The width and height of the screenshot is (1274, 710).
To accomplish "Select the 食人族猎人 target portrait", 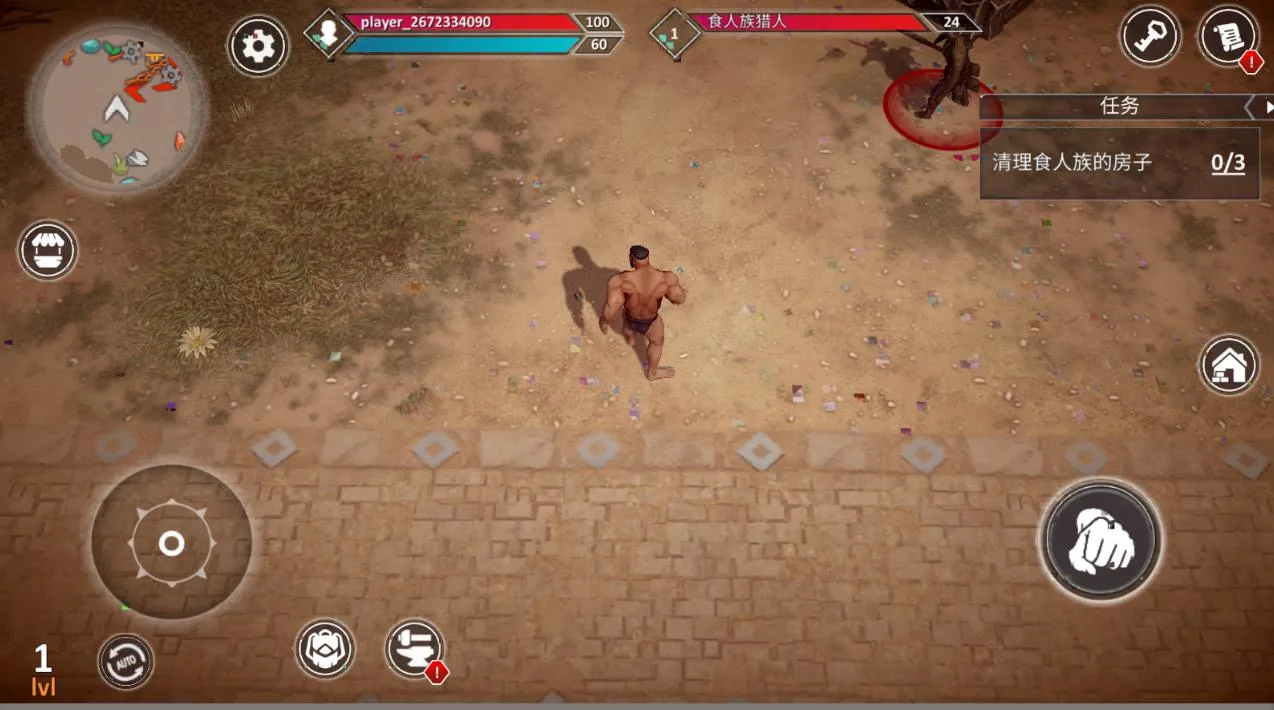I will (x=673, y=34).
